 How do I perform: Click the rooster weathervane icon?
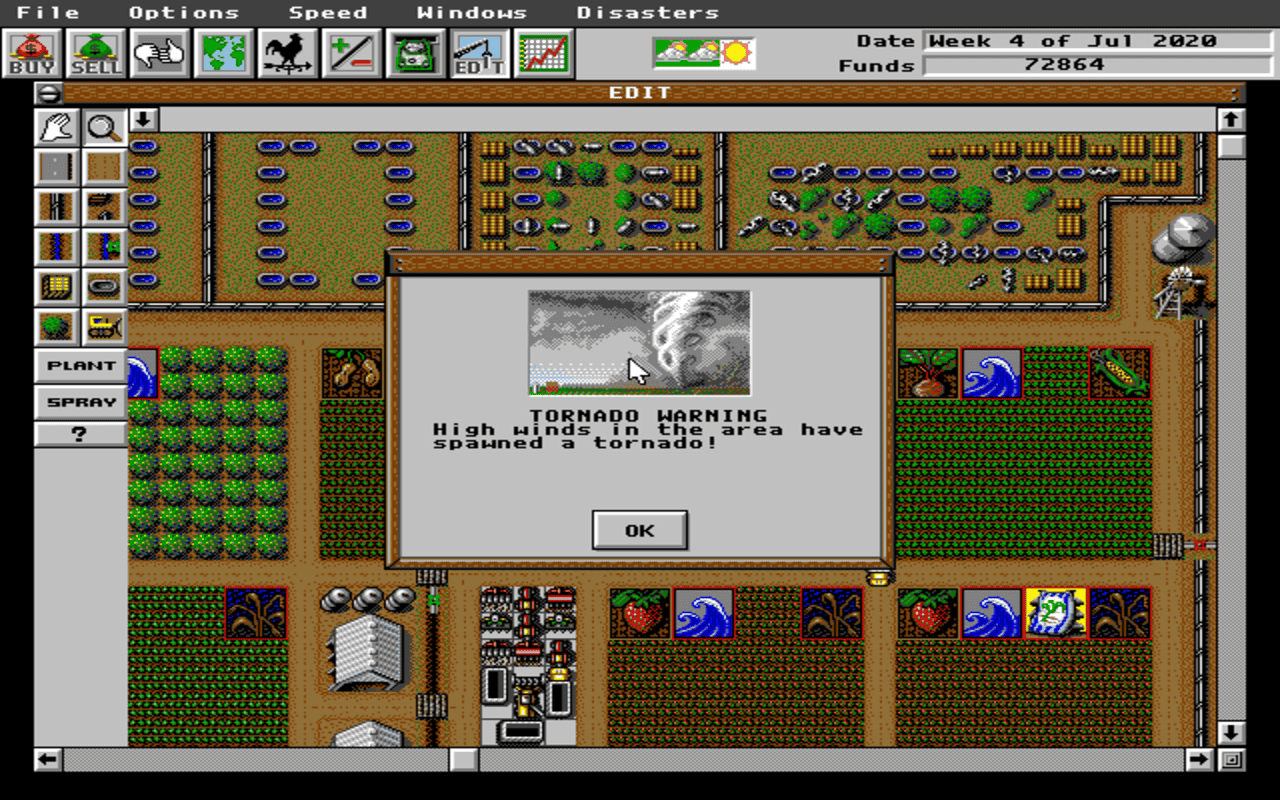287,52
